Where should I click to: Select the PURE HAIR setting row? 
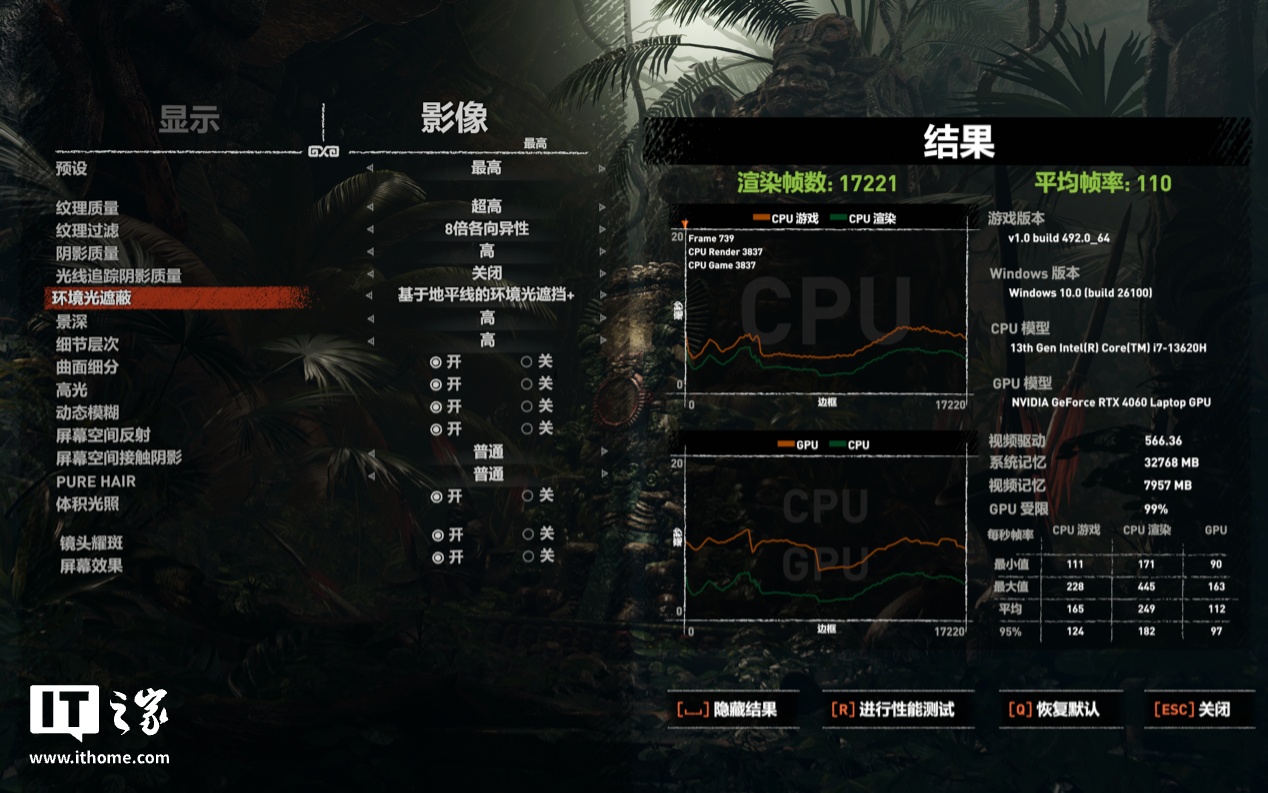(96, 481)
